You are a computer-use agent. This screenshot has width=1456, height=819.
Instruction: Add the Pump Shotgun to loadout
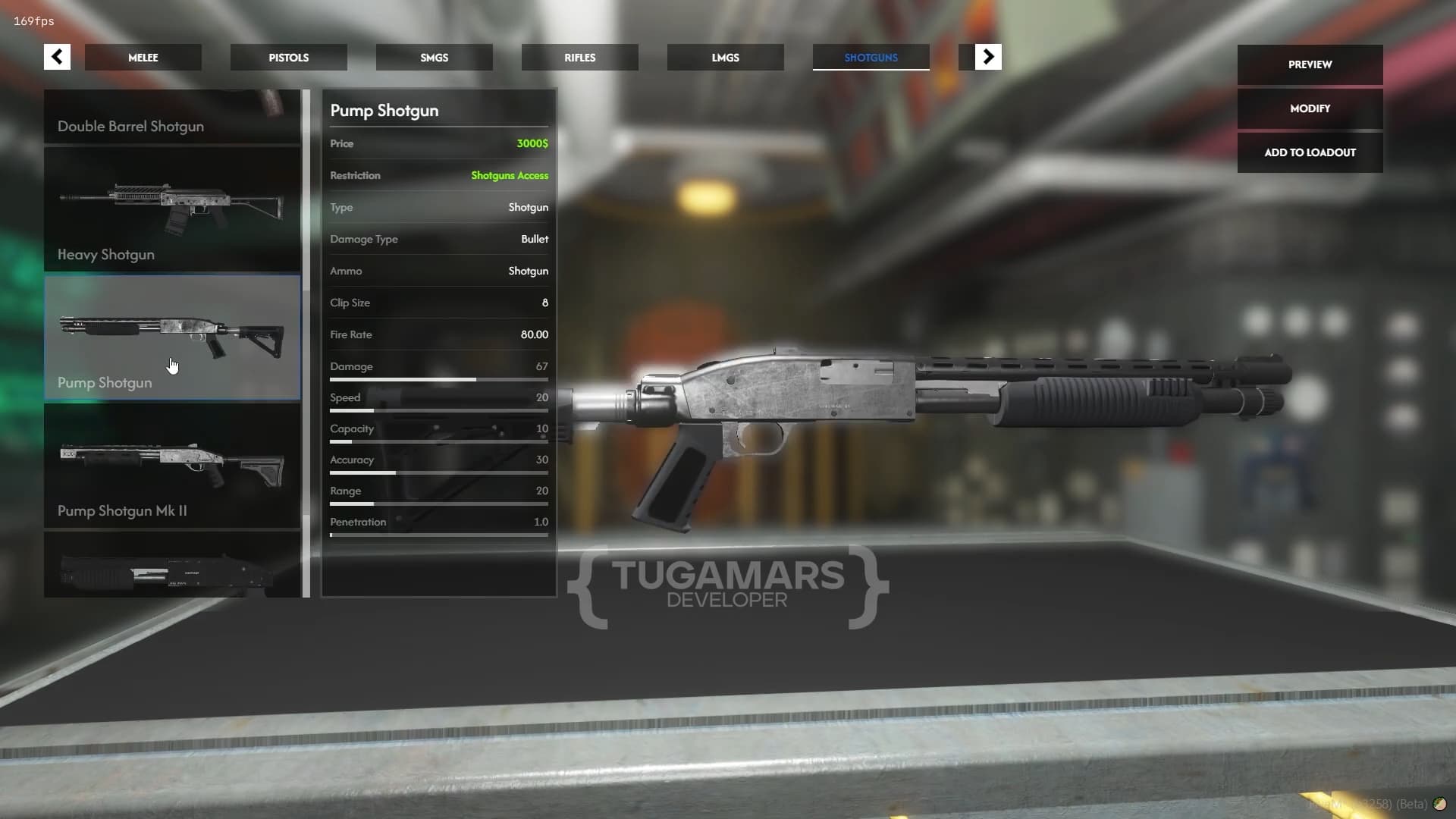(1310, 152)
